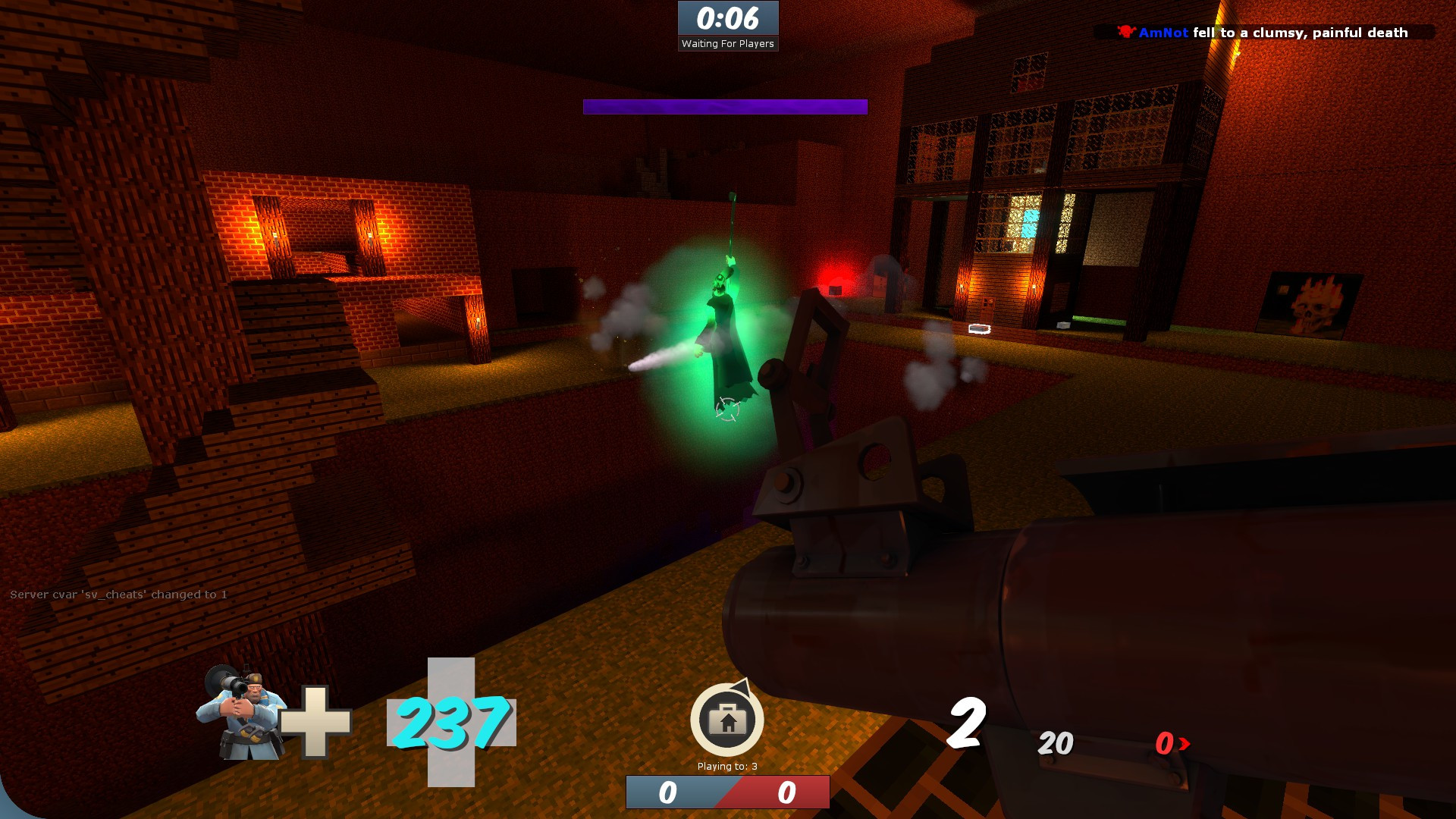Click the reserve ammo count 20
1456x819 pixels.
click(1056, 745)
